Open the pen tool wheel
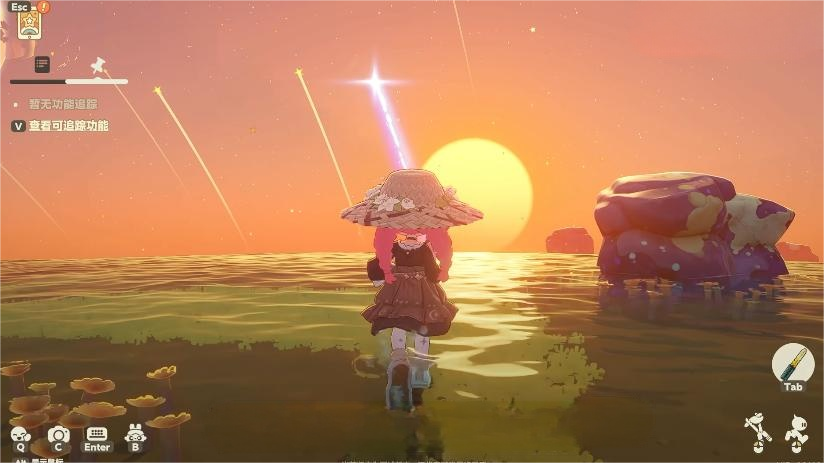Image resolution: width=824 pixels, height=463 pixels. coord(793,362)
